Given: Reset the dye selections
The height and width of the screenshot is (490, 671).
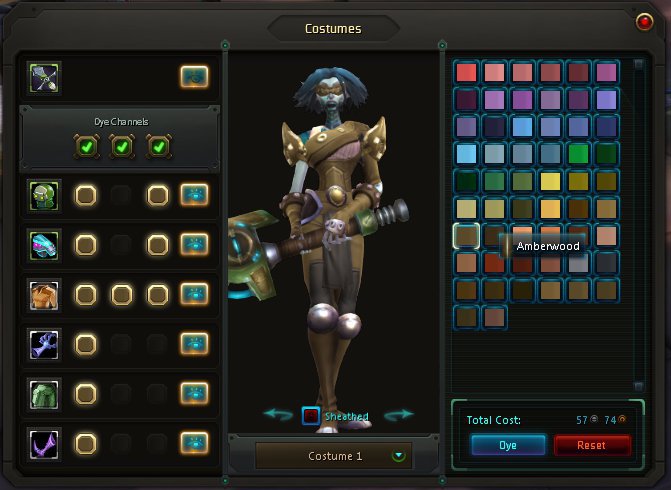Looking at the screenshot, I should tap(592, 445).
